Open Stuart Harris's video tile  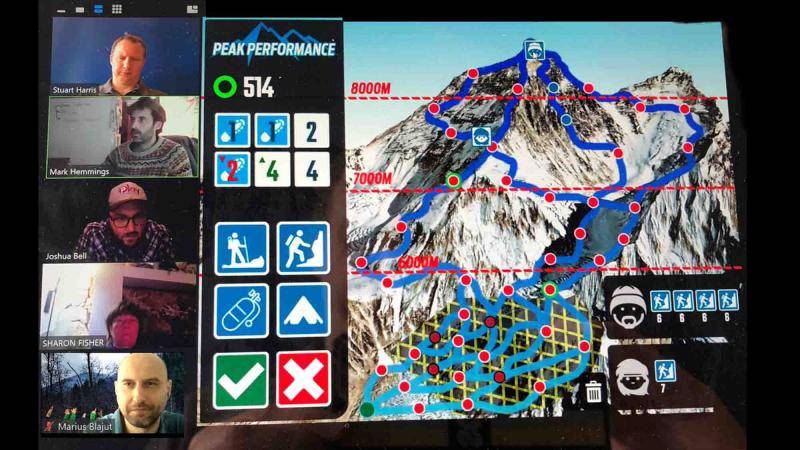point(121,55)
